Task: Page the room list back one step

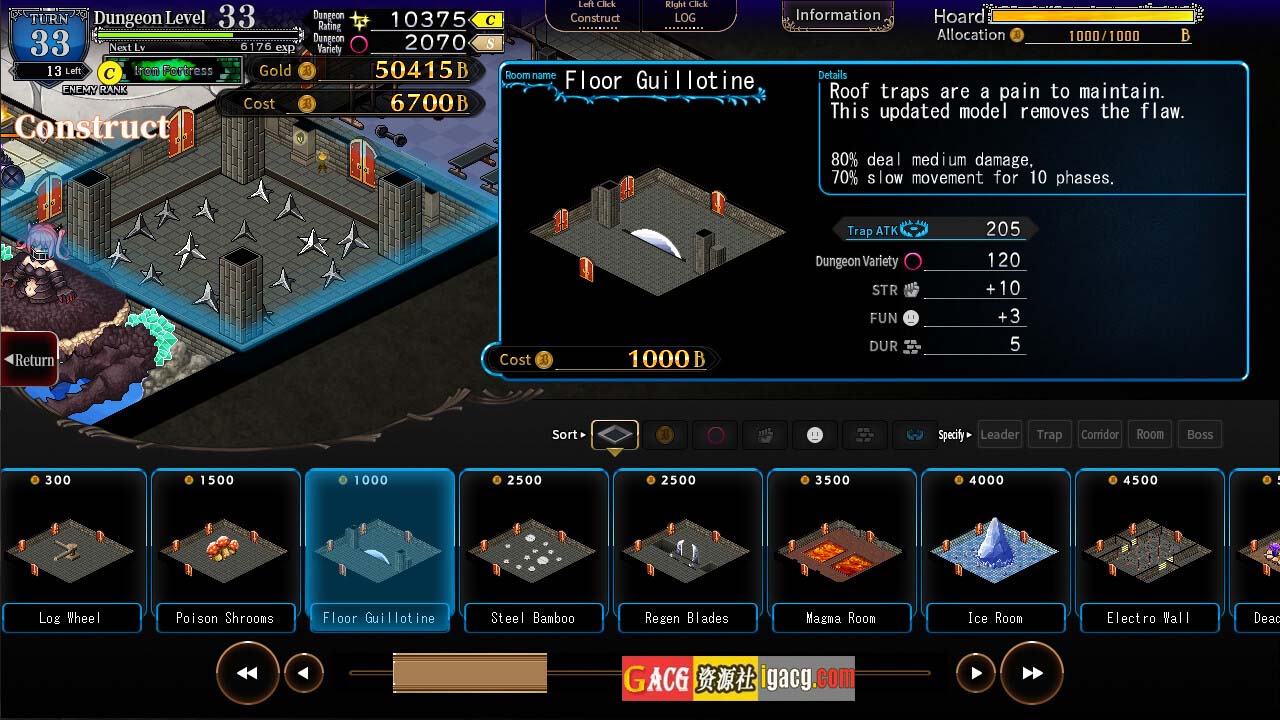Action: (x=303, y=673)
